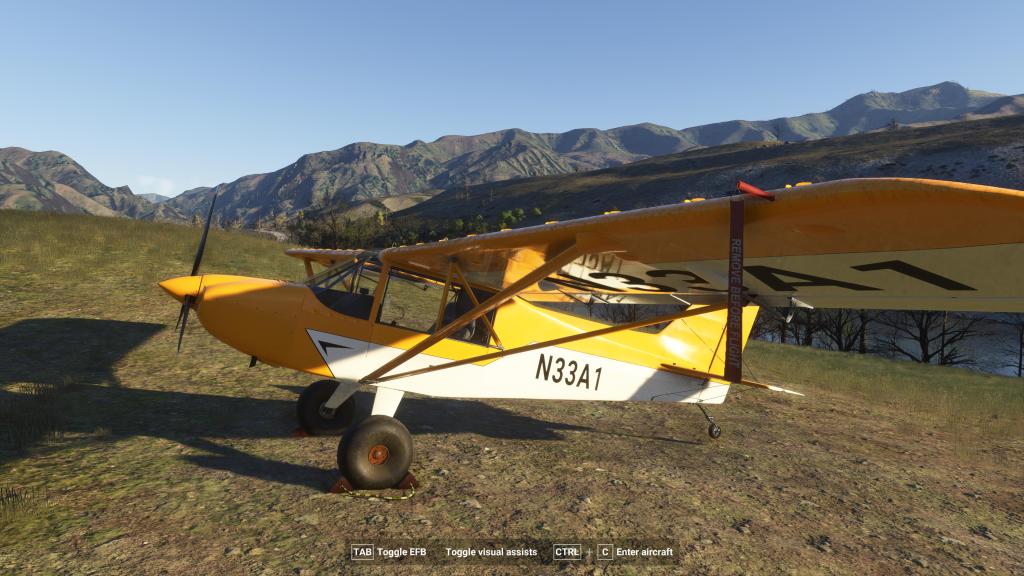1024x576 pixels.
Task: Toggle visual assists in the bottom bar
Action: click(x=491, y=552)
